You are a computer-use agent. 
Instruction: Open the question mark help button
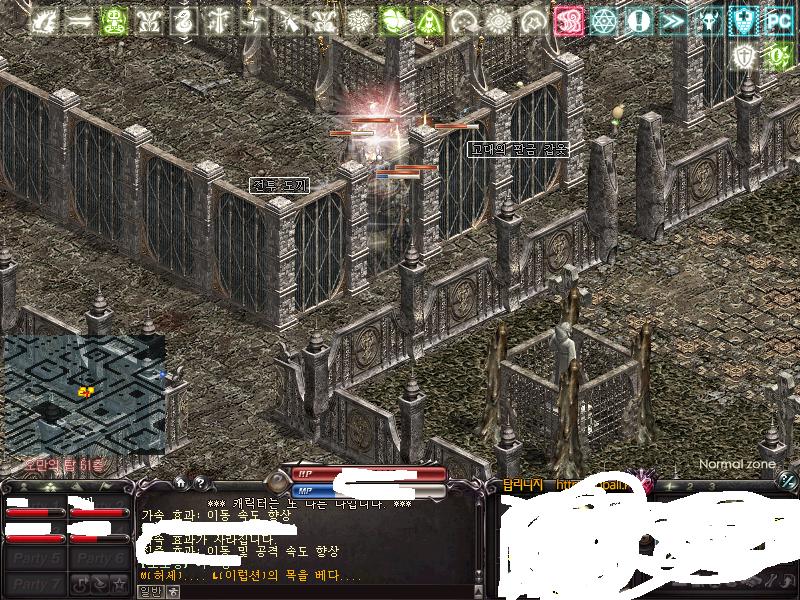(199, 482)
